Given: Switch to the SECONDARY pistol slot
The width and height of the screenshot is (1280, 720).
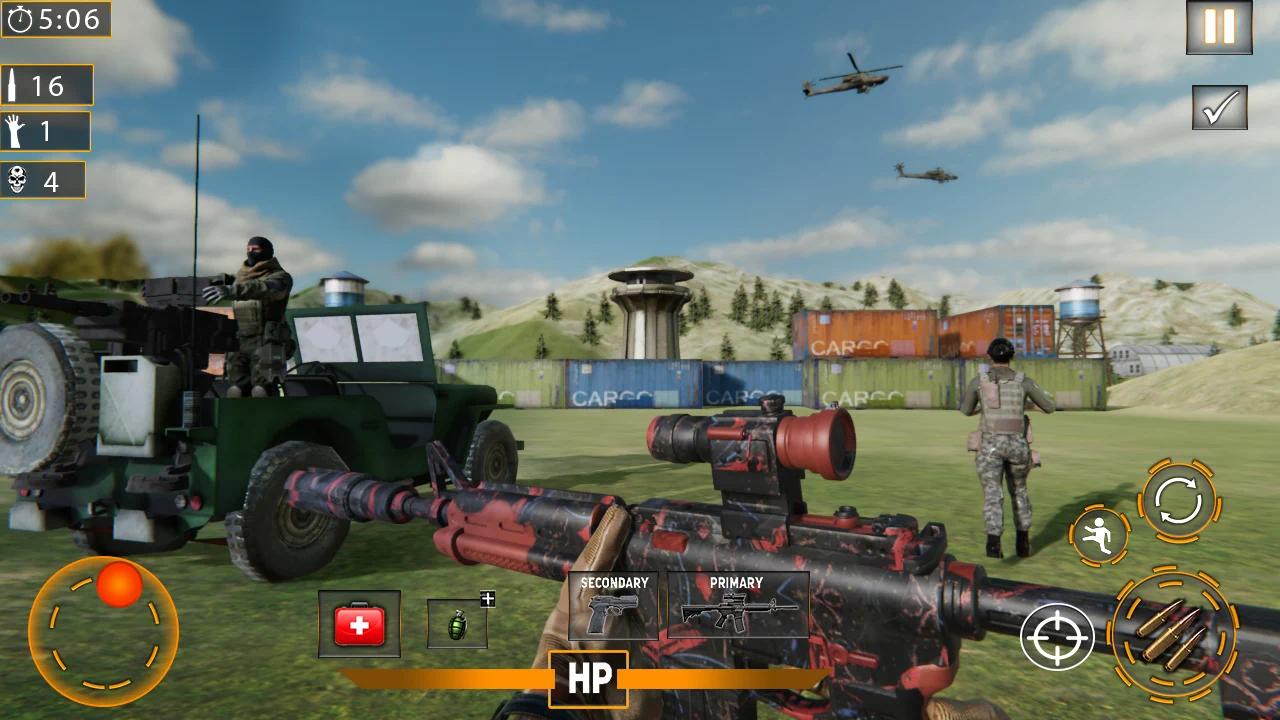Looking at the screenshot, I should click(614, 607).
